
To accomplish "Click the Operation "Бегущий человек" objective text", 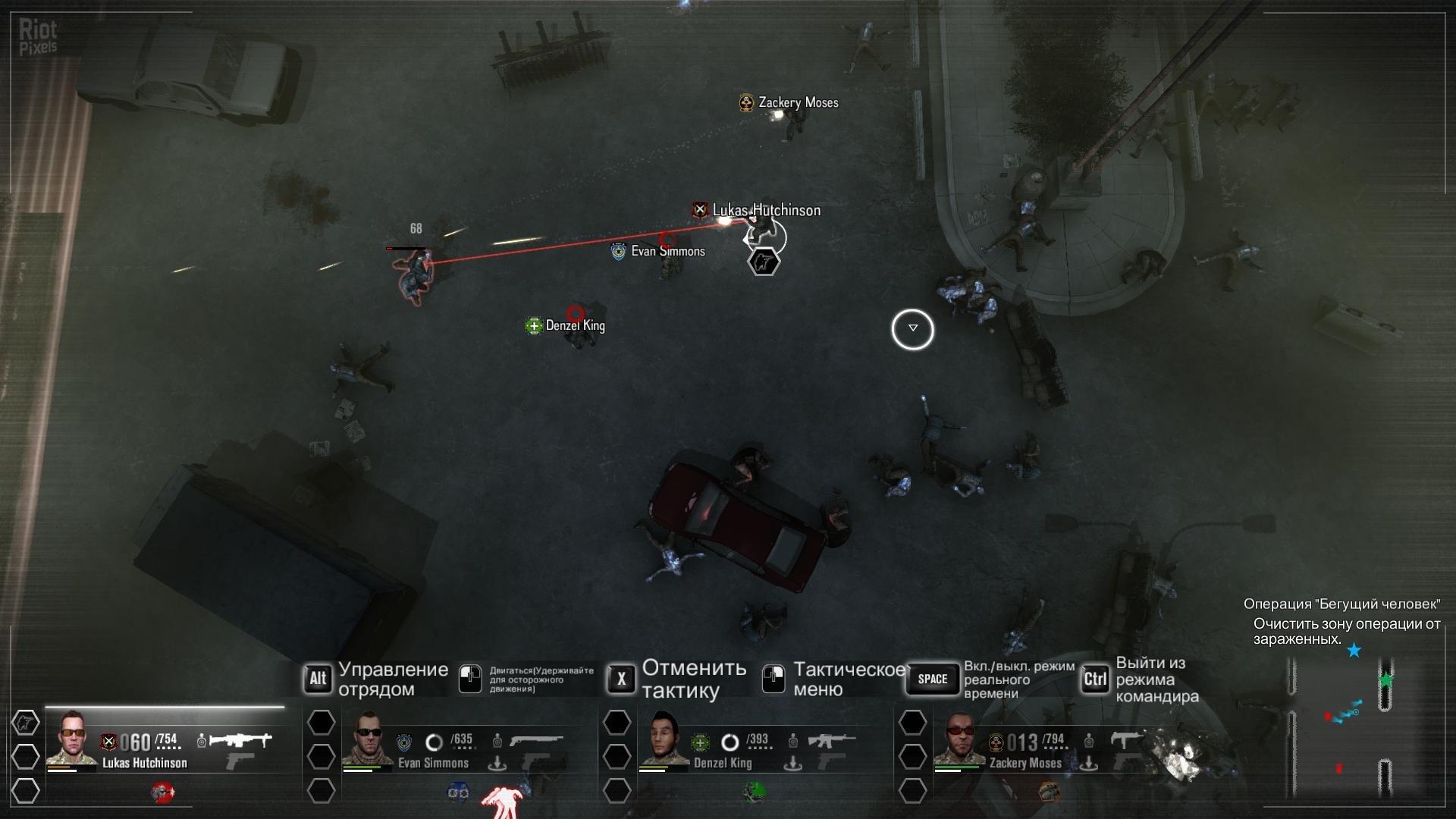I will coord(1341,604).
